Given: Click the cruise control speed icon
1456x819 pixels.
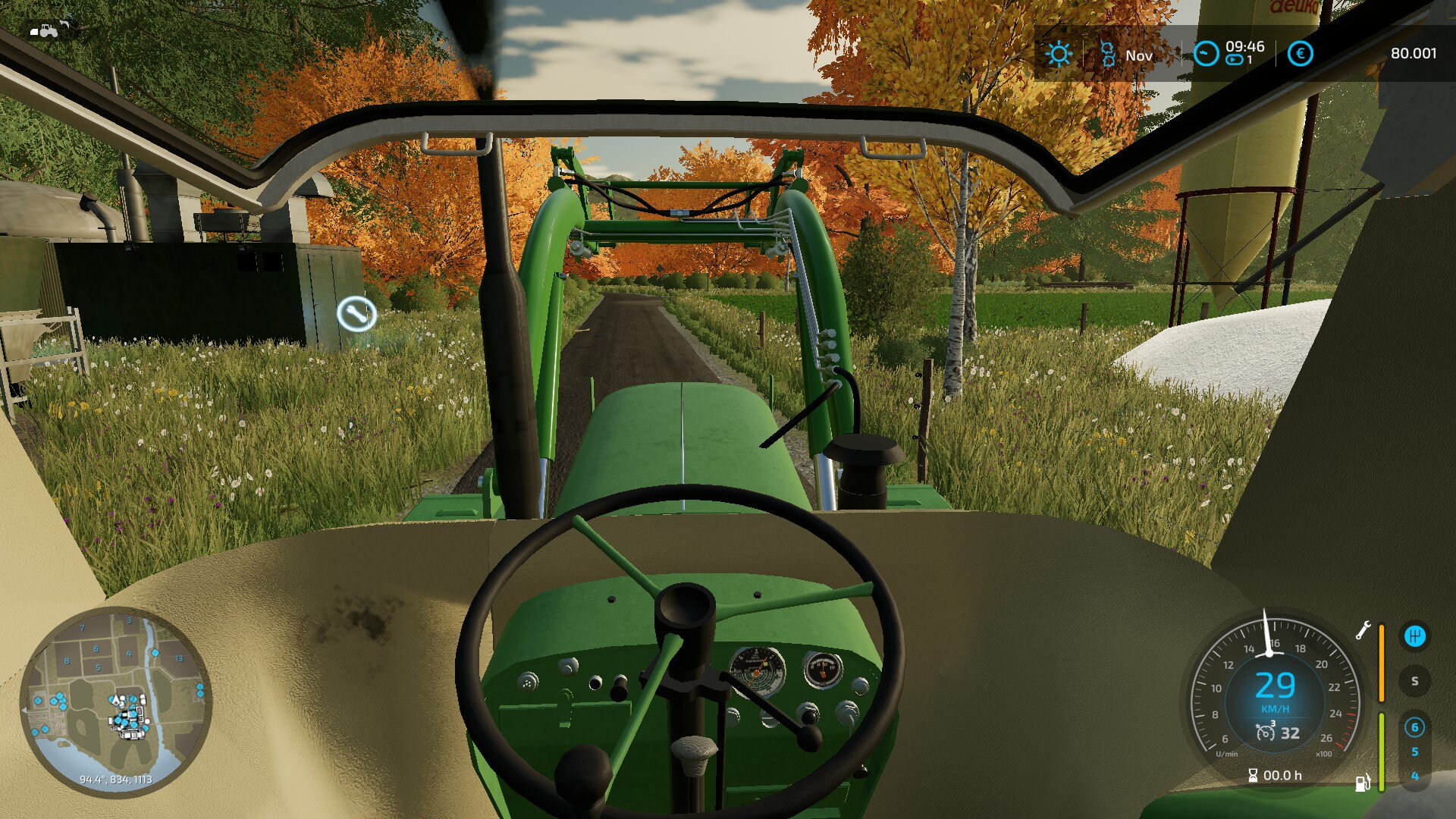Looking at the screenshot, I should tap(1265, 733).
